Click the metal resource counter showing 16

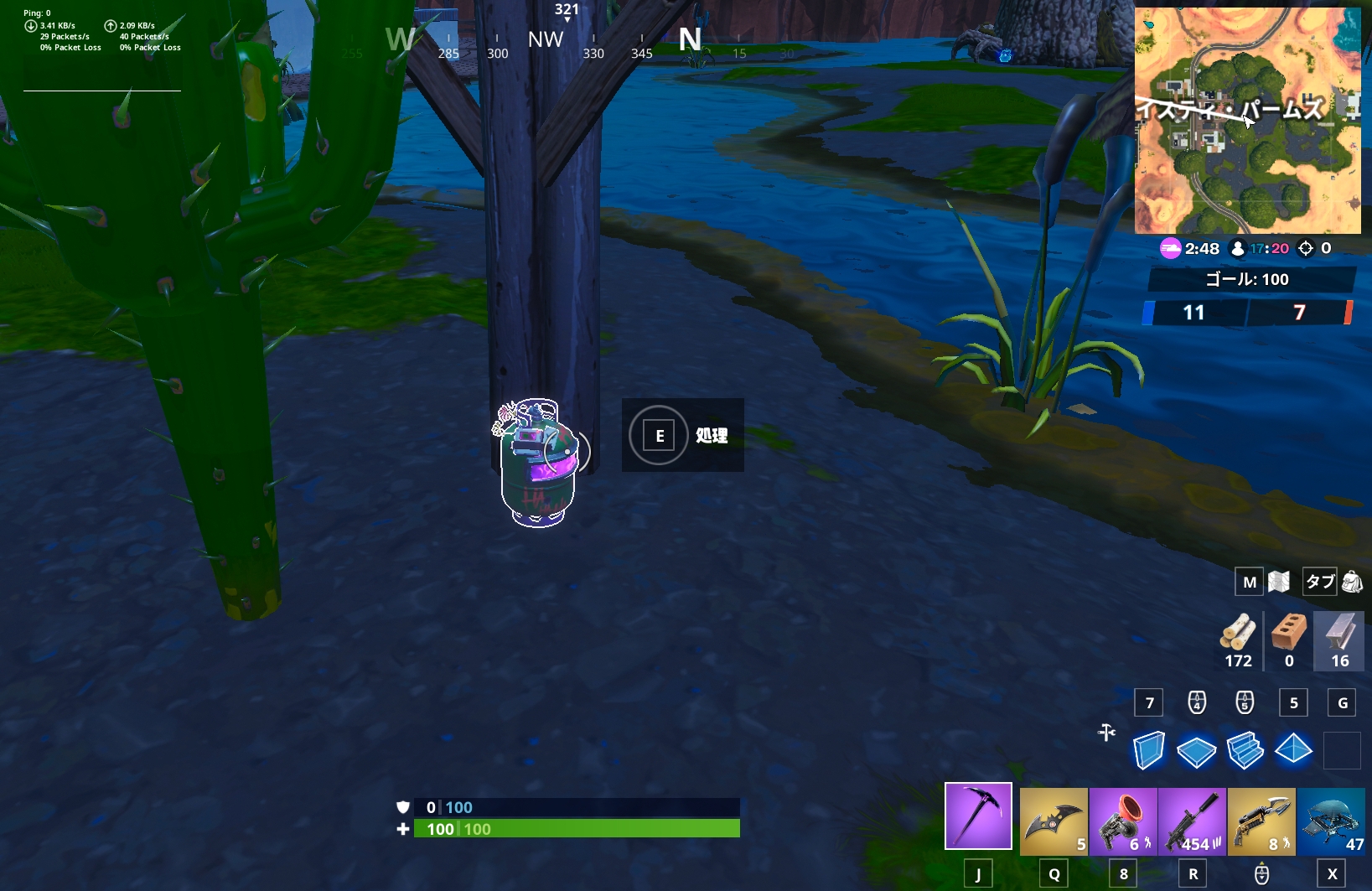pyautogui.click(x=1338, y=641)
